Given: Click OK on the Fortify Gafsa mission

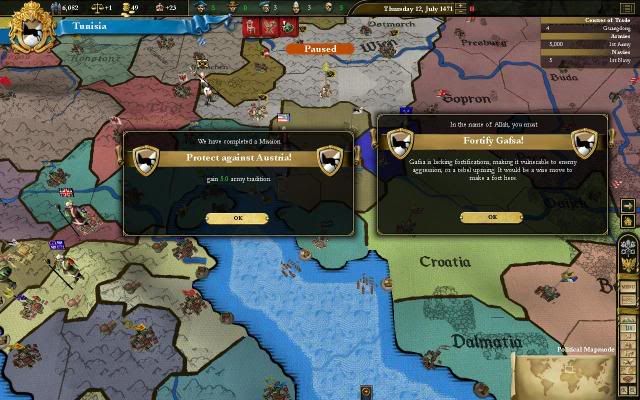Looking at the screenshot, I should pos(492,217).
